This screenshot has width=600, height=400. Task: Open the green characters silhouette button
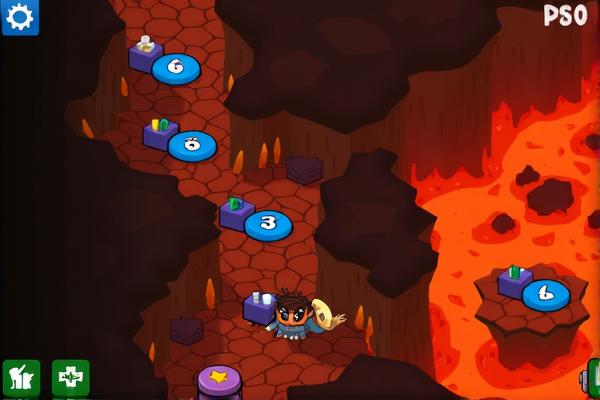click(21, 378)
